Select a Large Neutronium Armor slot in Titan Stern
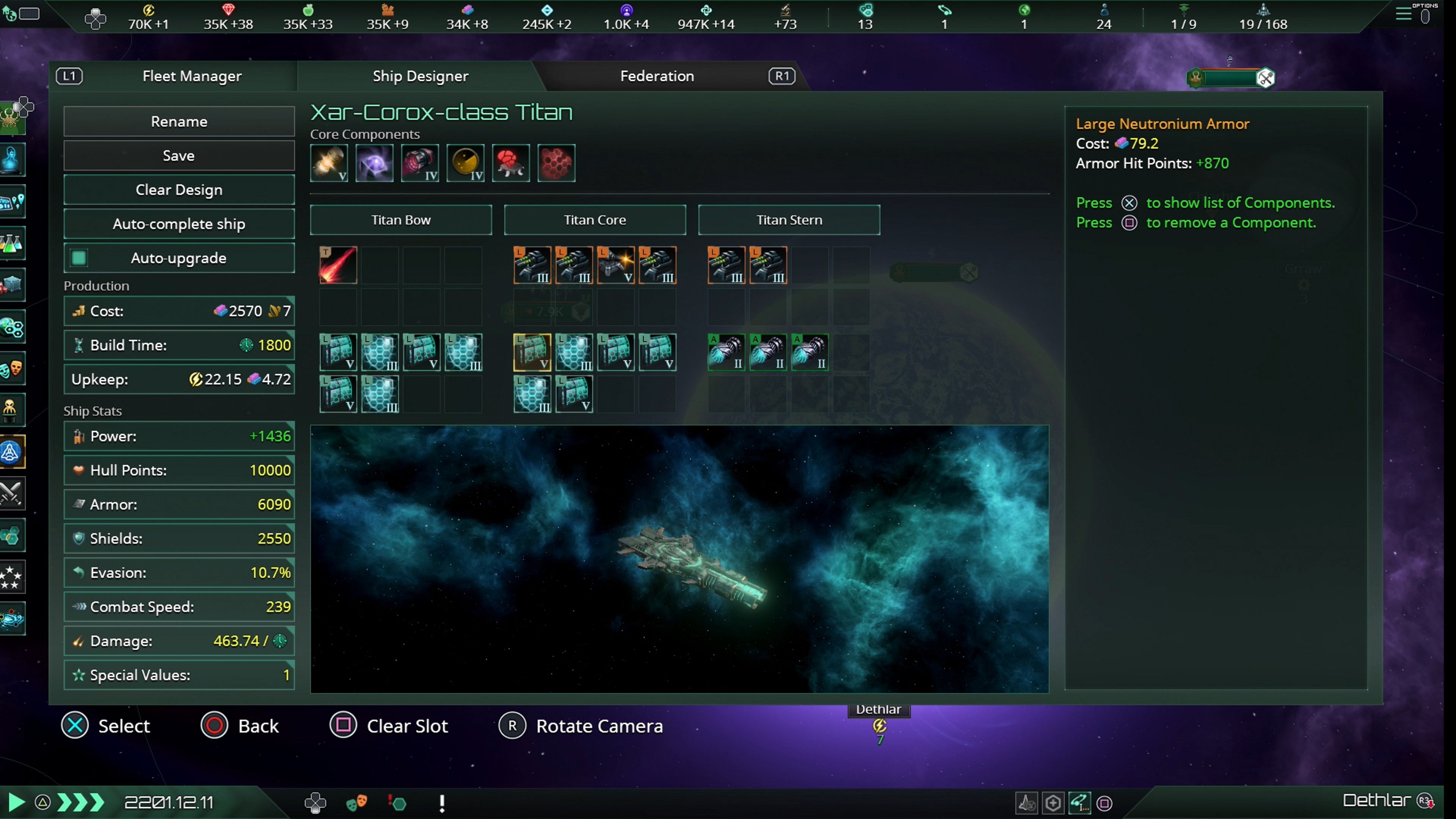The width and height of the screenshot is (1456, 819). click(x=727, y=352)
